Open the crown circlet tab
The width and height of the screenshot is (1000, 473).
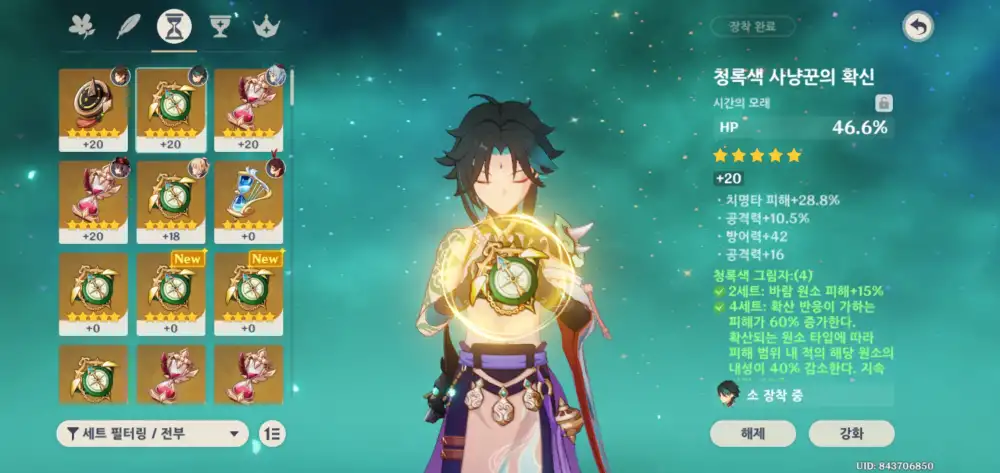click(x=266, y=26)
